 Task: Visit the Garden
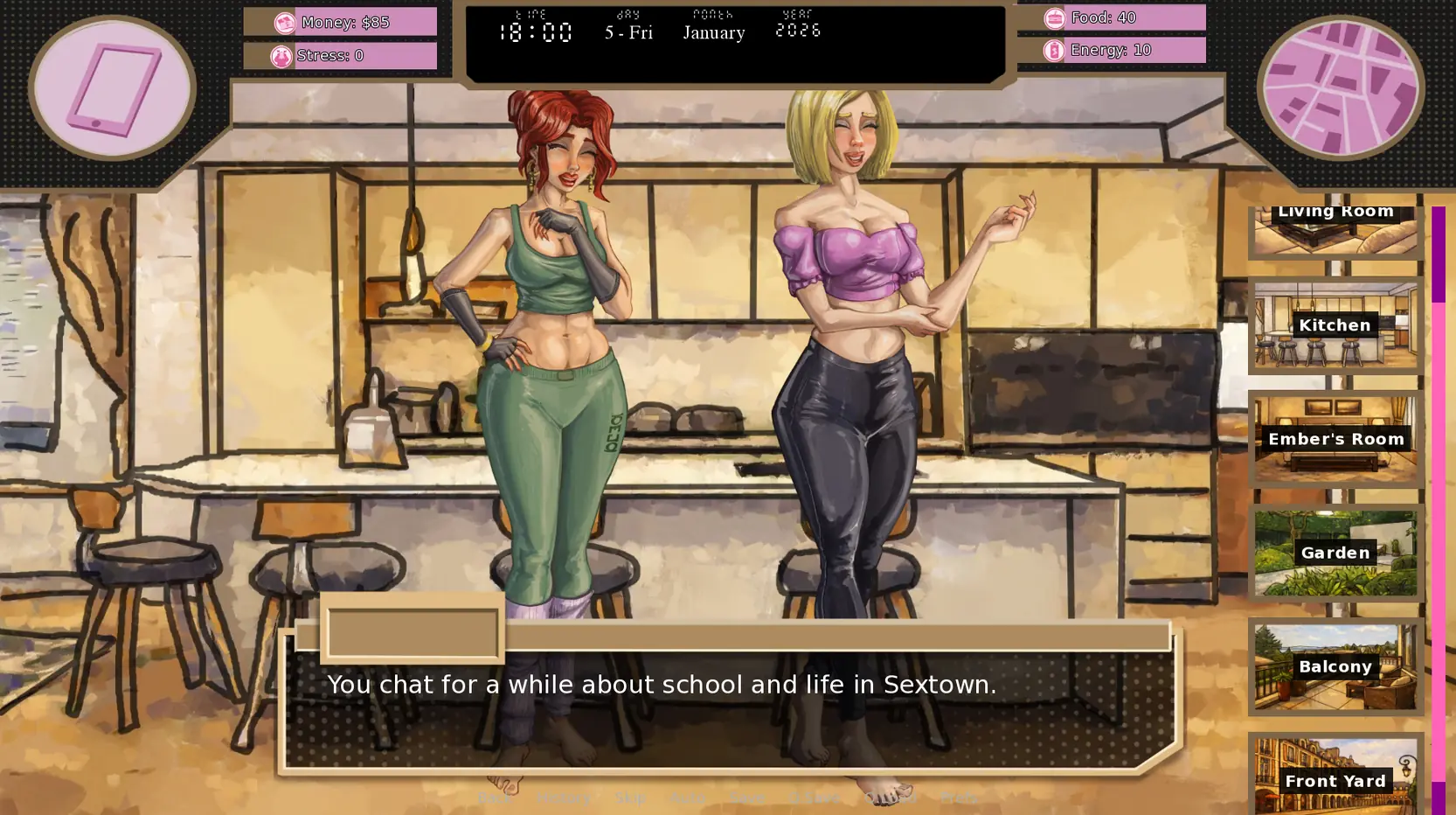pos(1335,553)
